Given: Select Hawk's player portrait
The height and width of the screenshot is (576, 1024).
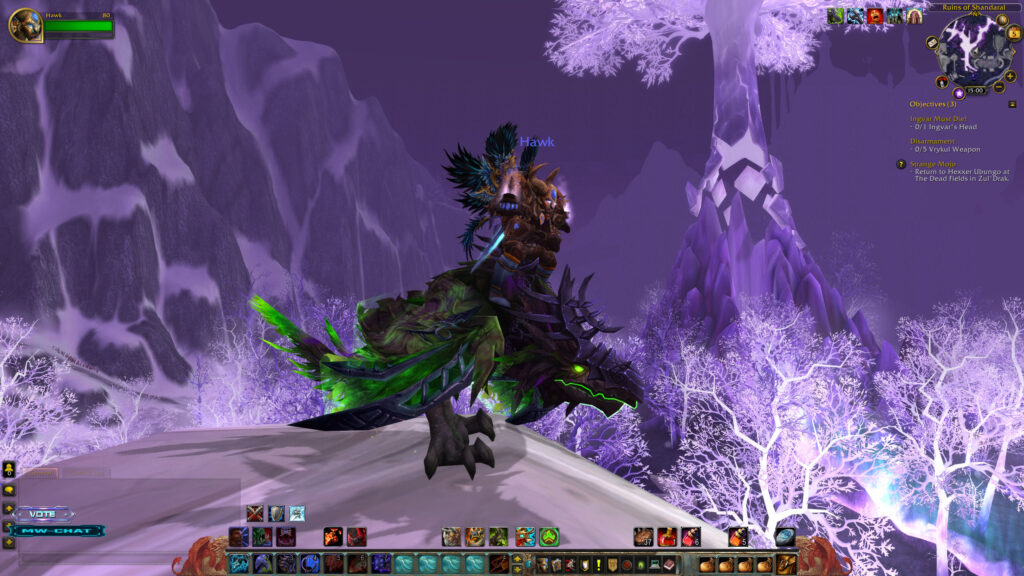Looking at the screenshot, I should 25,24.
